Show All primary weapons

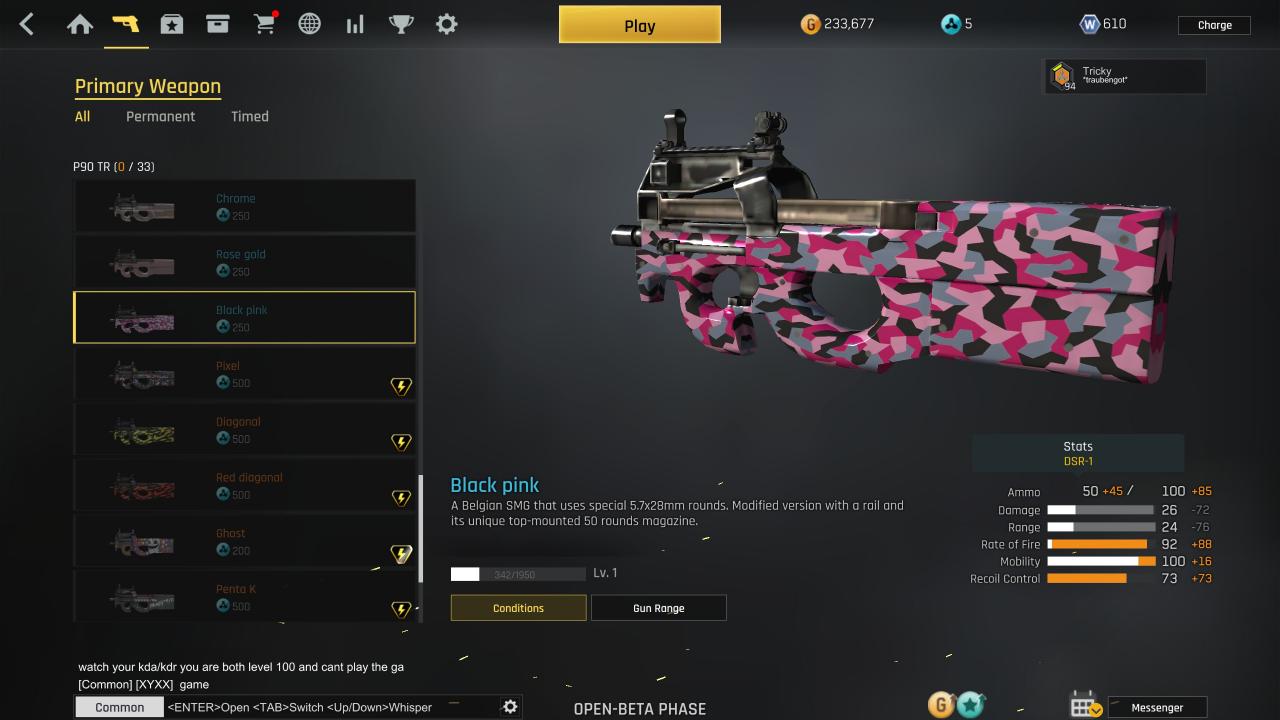pyautogui.click(x=82, y=116)
